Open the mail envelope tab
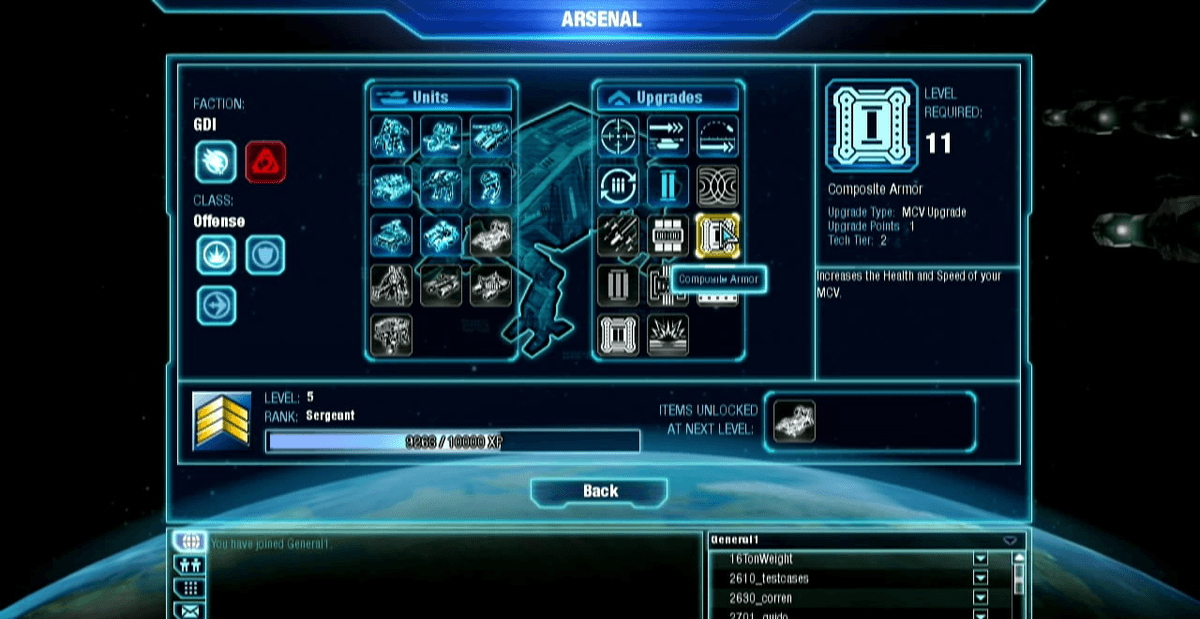 coord(190,609)
